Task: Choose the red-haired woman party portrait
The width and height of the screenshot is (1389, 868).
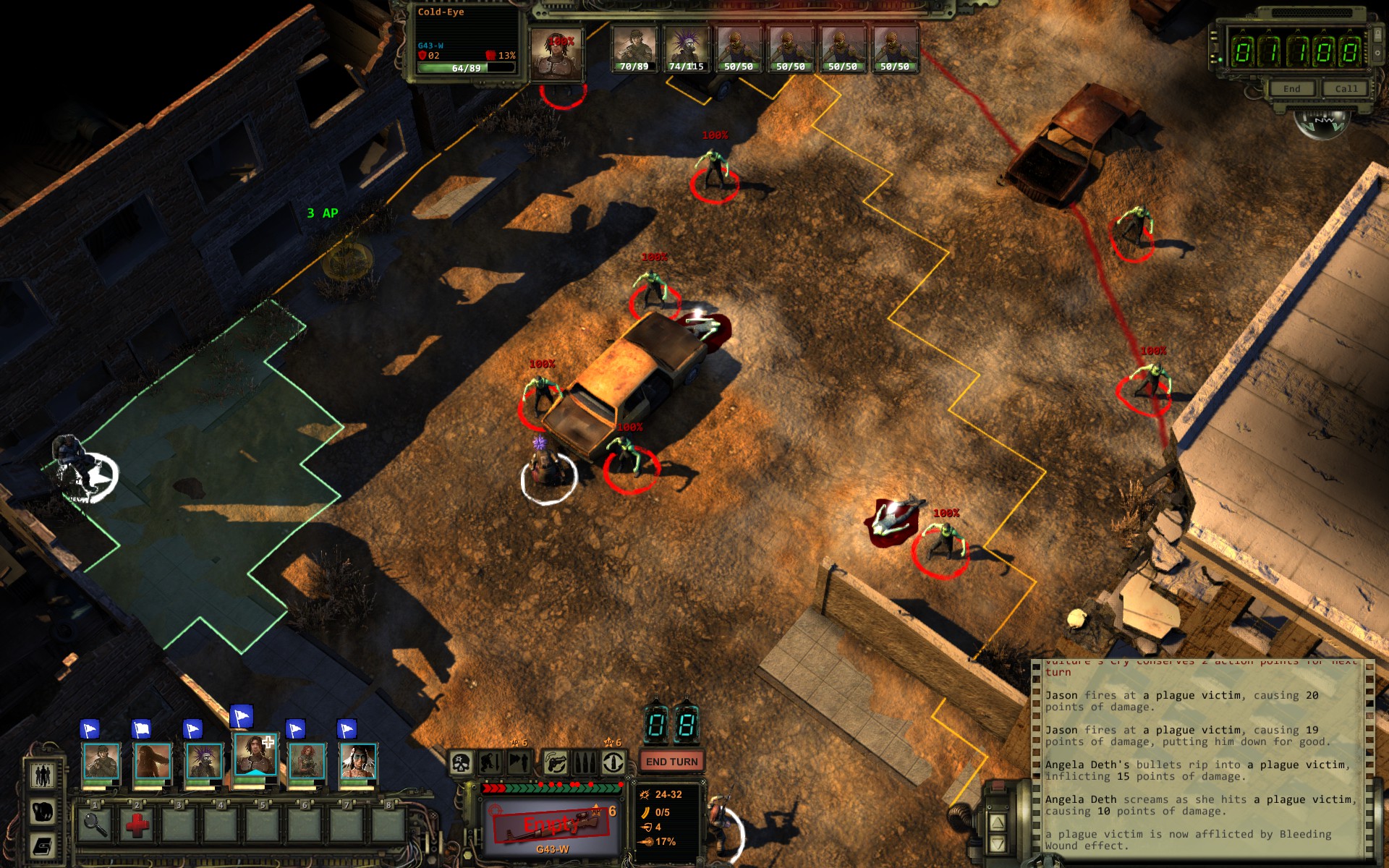Action: point(307,762)
